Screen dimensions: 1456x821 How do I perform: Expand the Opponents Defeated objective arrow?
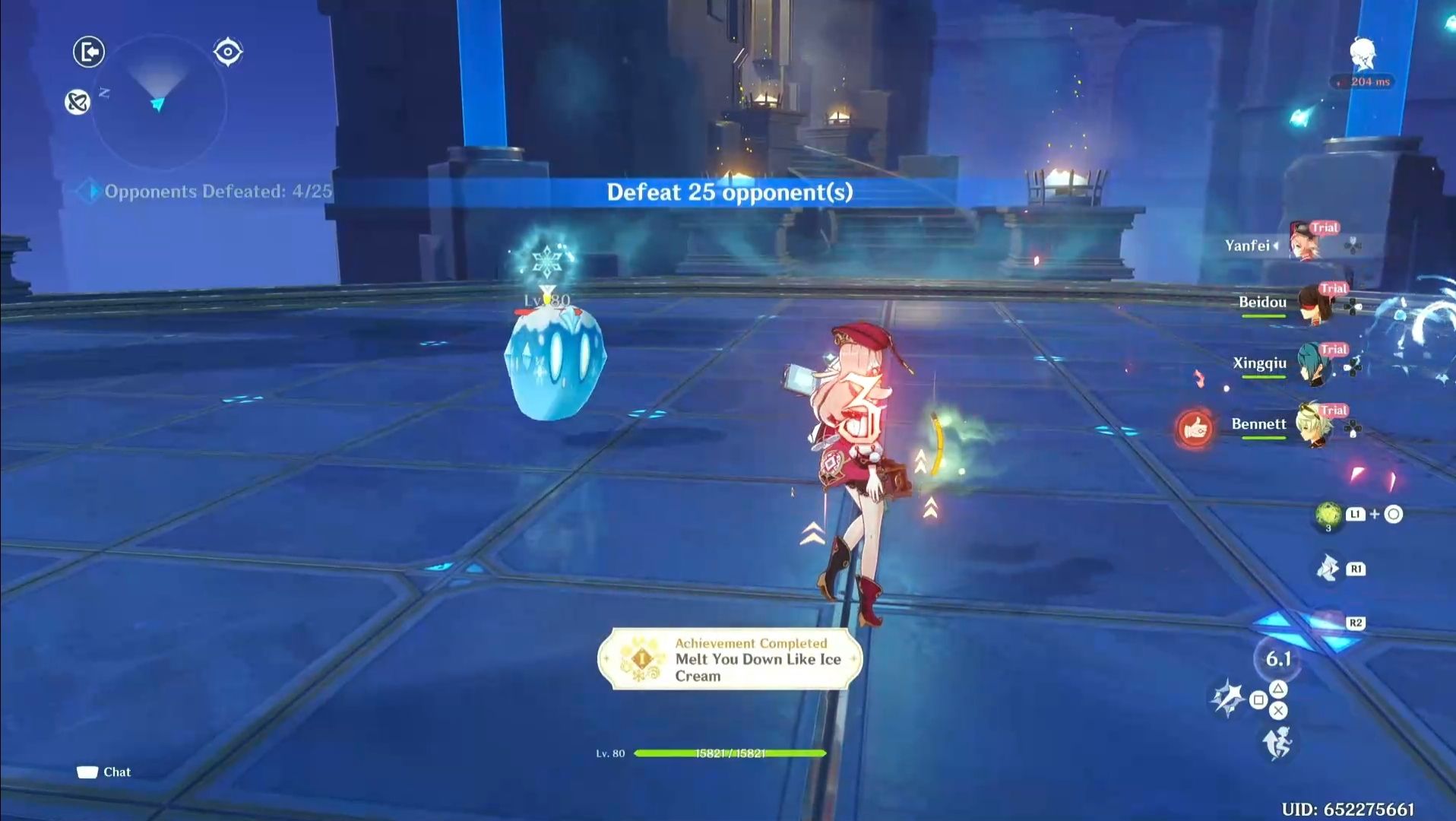pyautogui.click(x=91, y=192)
